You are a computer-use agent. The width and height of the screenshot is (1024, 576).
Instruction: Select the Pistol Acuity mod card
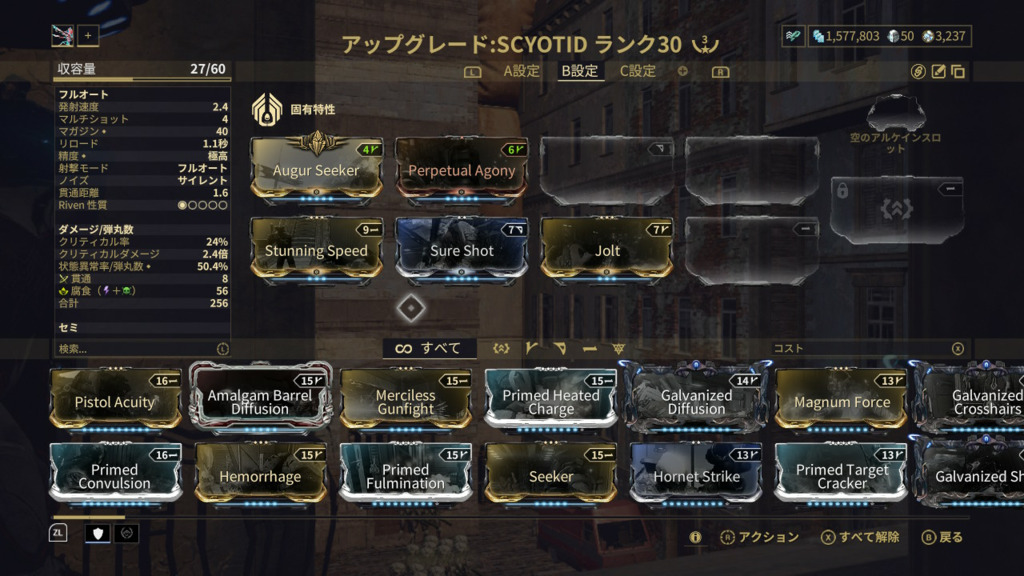tap(115, 400)
